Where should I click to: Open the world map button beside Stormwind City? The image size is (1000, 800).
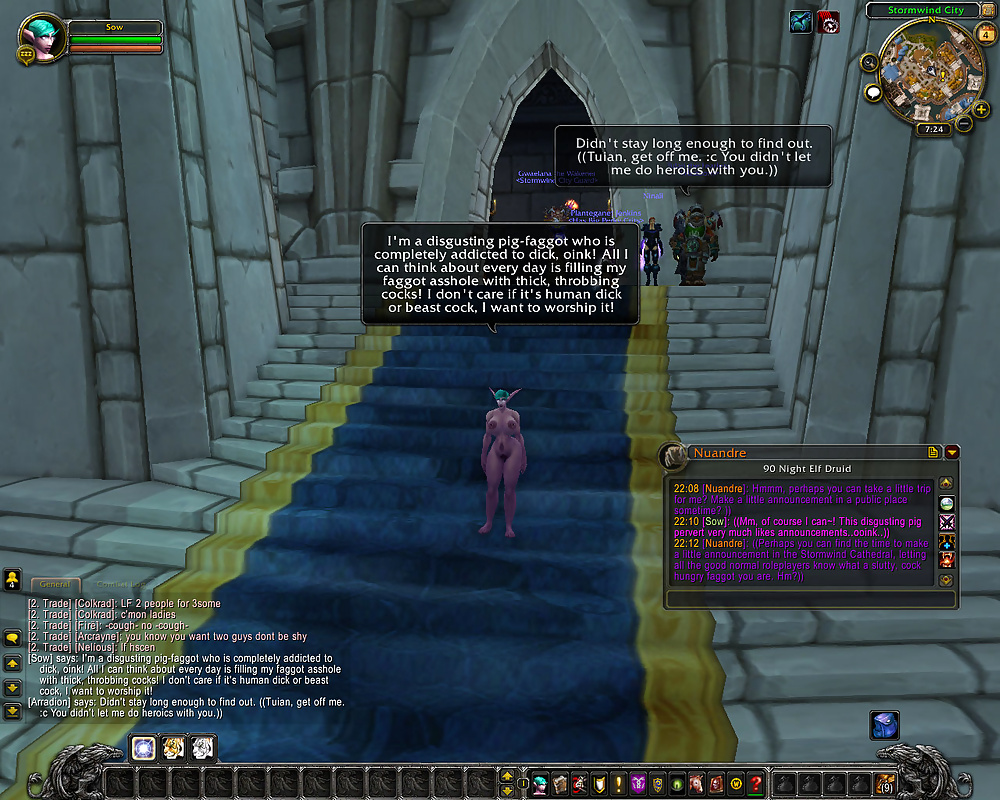(x=987, y=10)
